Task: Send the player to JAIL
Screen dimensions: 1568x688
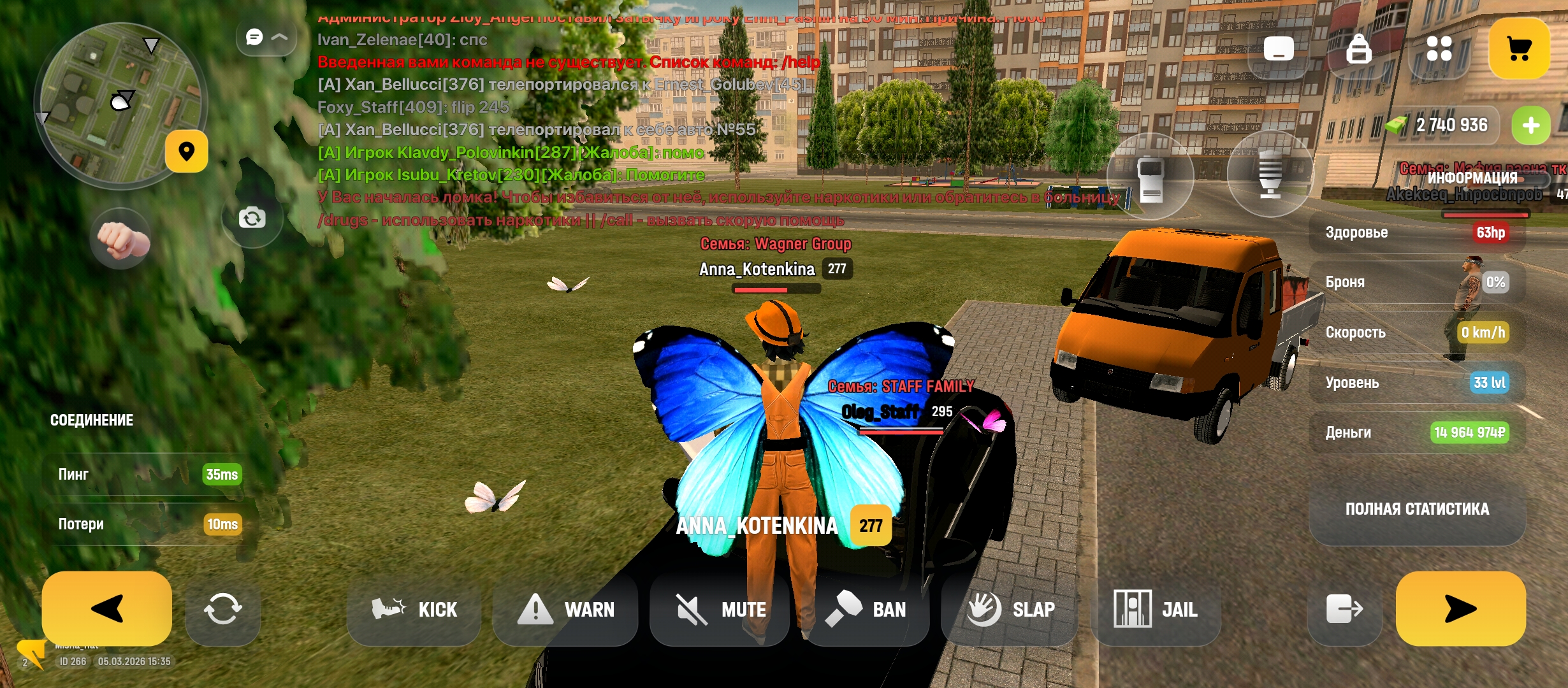Action: (x=1156, y=610)
